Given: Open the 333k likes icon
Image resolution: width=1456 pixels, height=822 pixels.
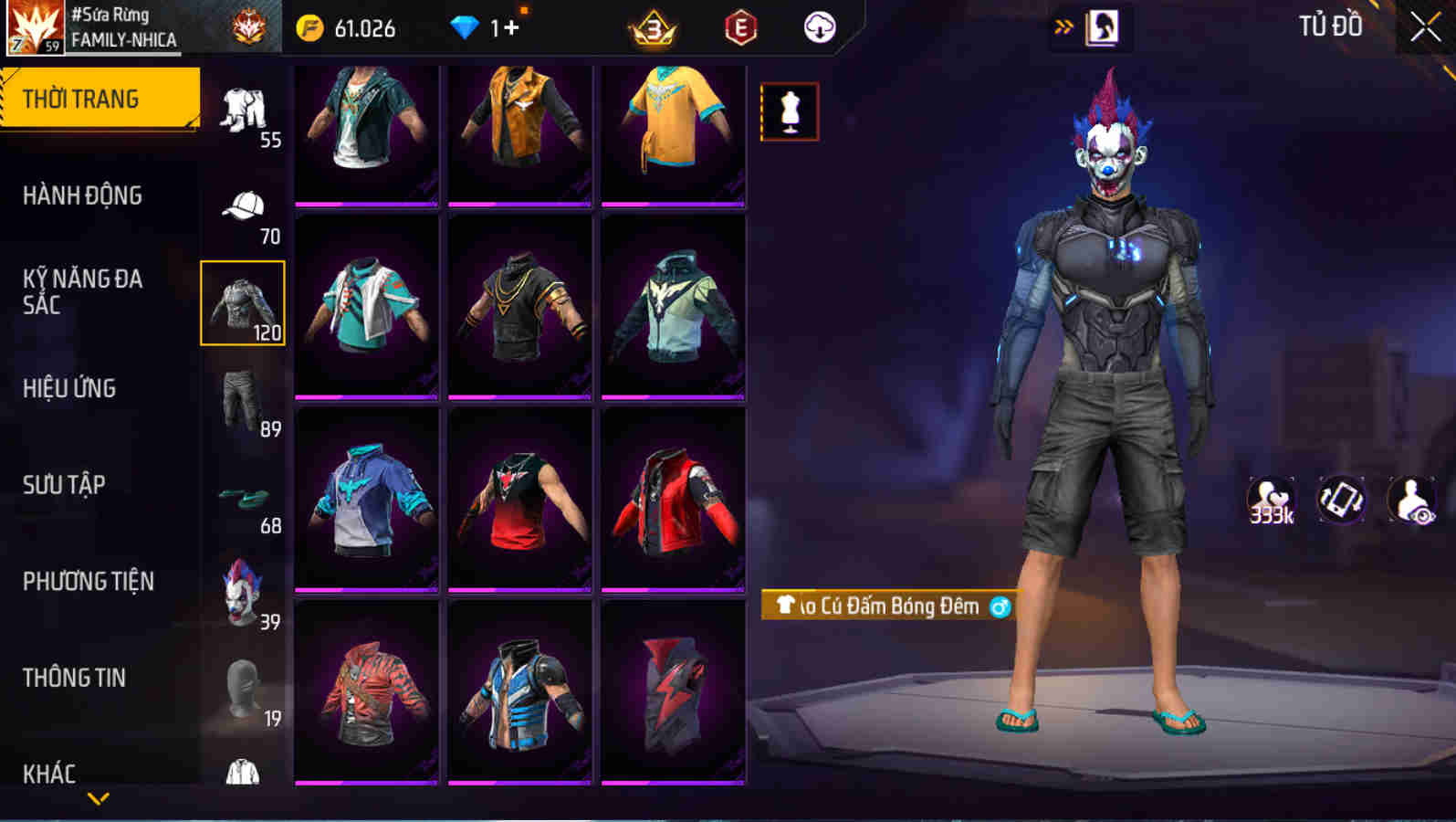Looking at the screenshot, I should point(1270,498).
